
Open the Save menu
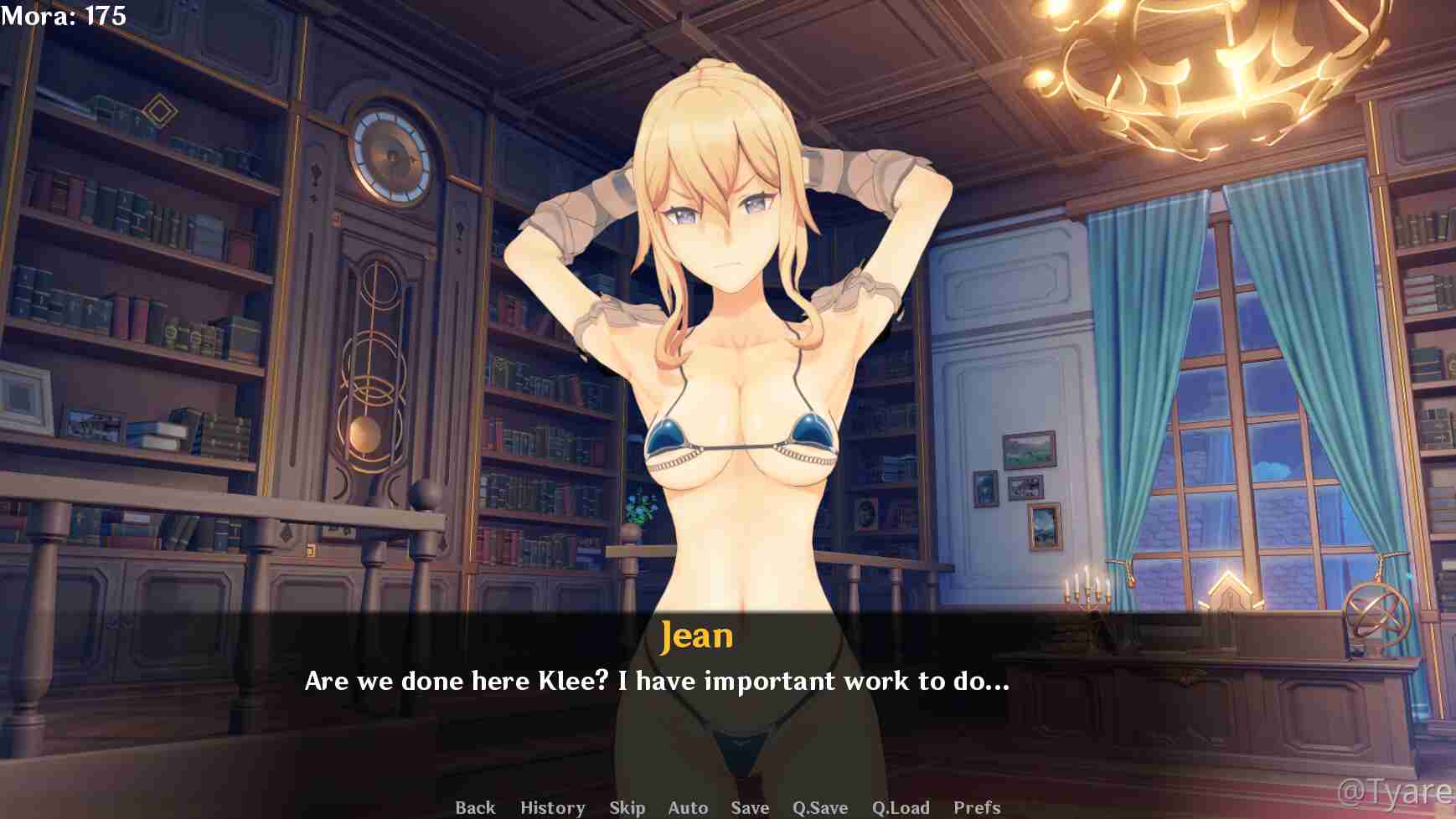pos(750,807)
